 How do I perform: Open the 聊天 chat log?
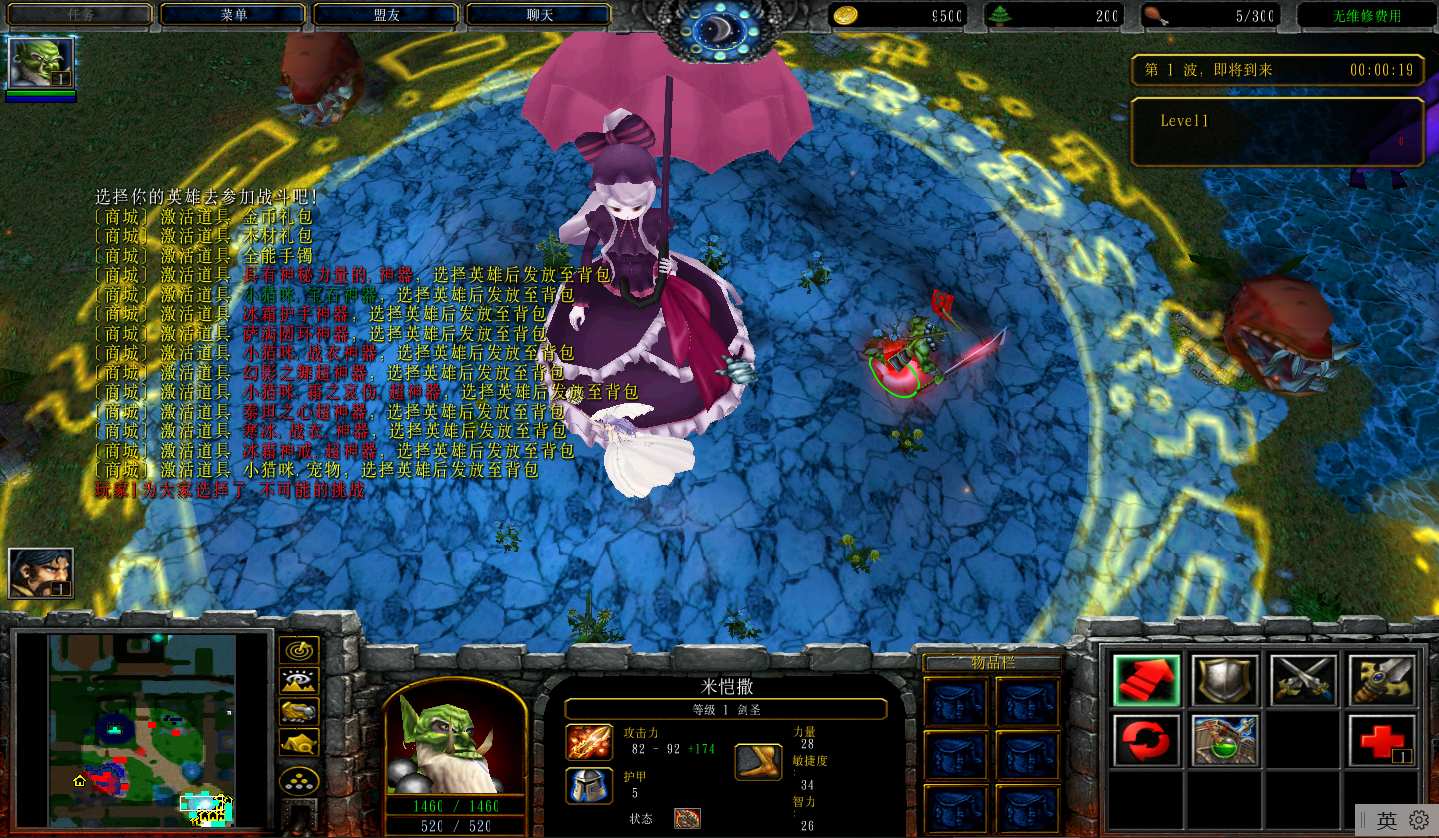point(539,15)
